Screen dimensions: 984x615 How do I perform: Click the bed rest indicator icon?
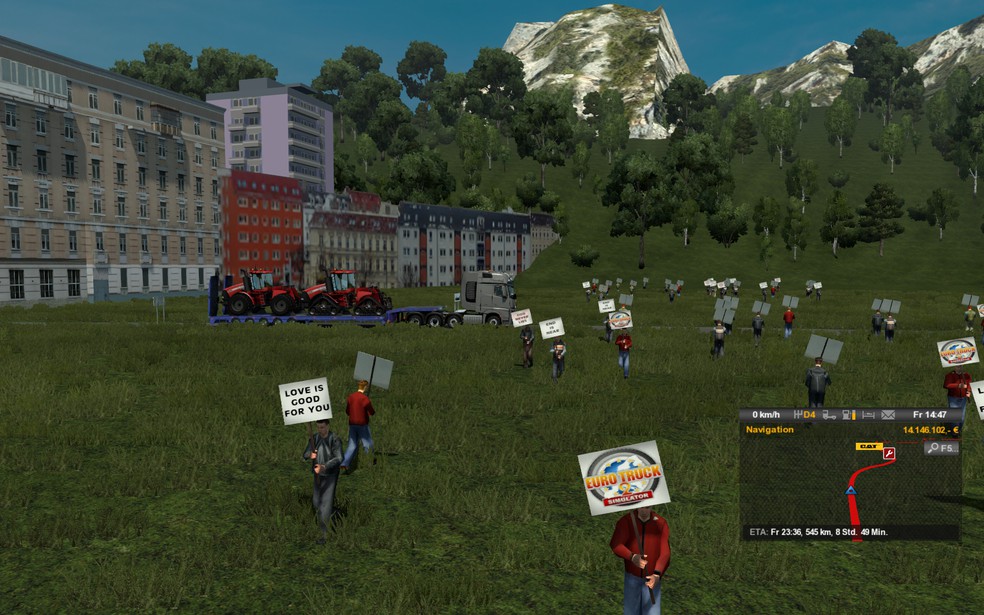[867, 415]
